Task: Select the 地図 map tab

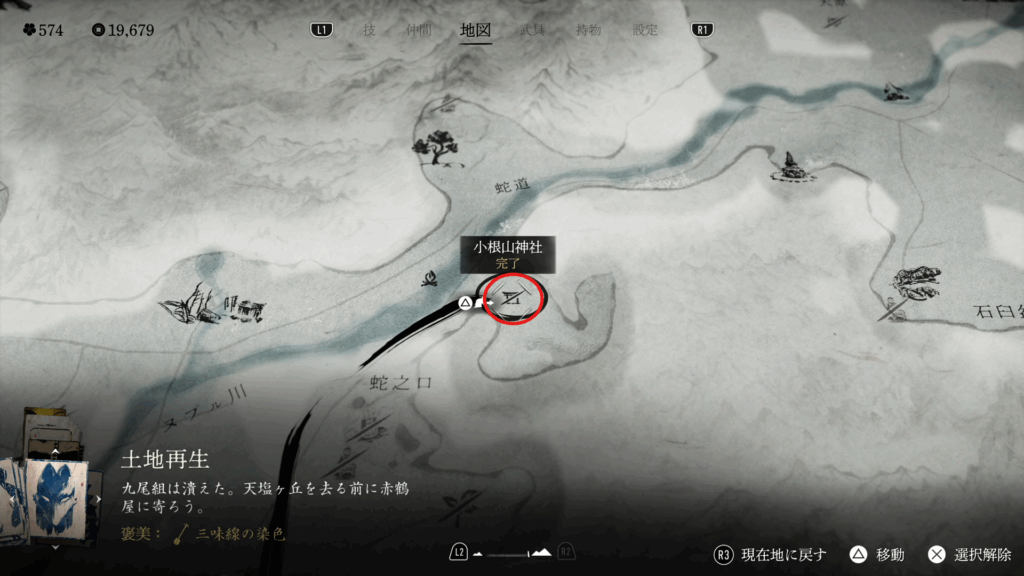Action: click(475, 30)
